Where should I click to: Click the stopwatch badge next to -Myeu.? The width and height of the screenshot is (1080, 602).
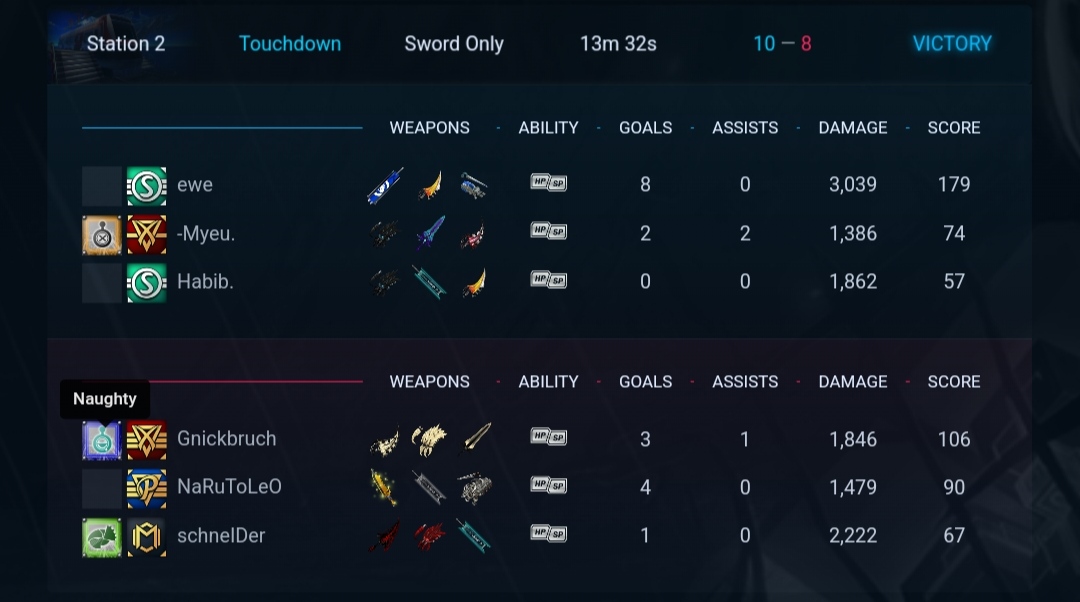pos(102,235)
